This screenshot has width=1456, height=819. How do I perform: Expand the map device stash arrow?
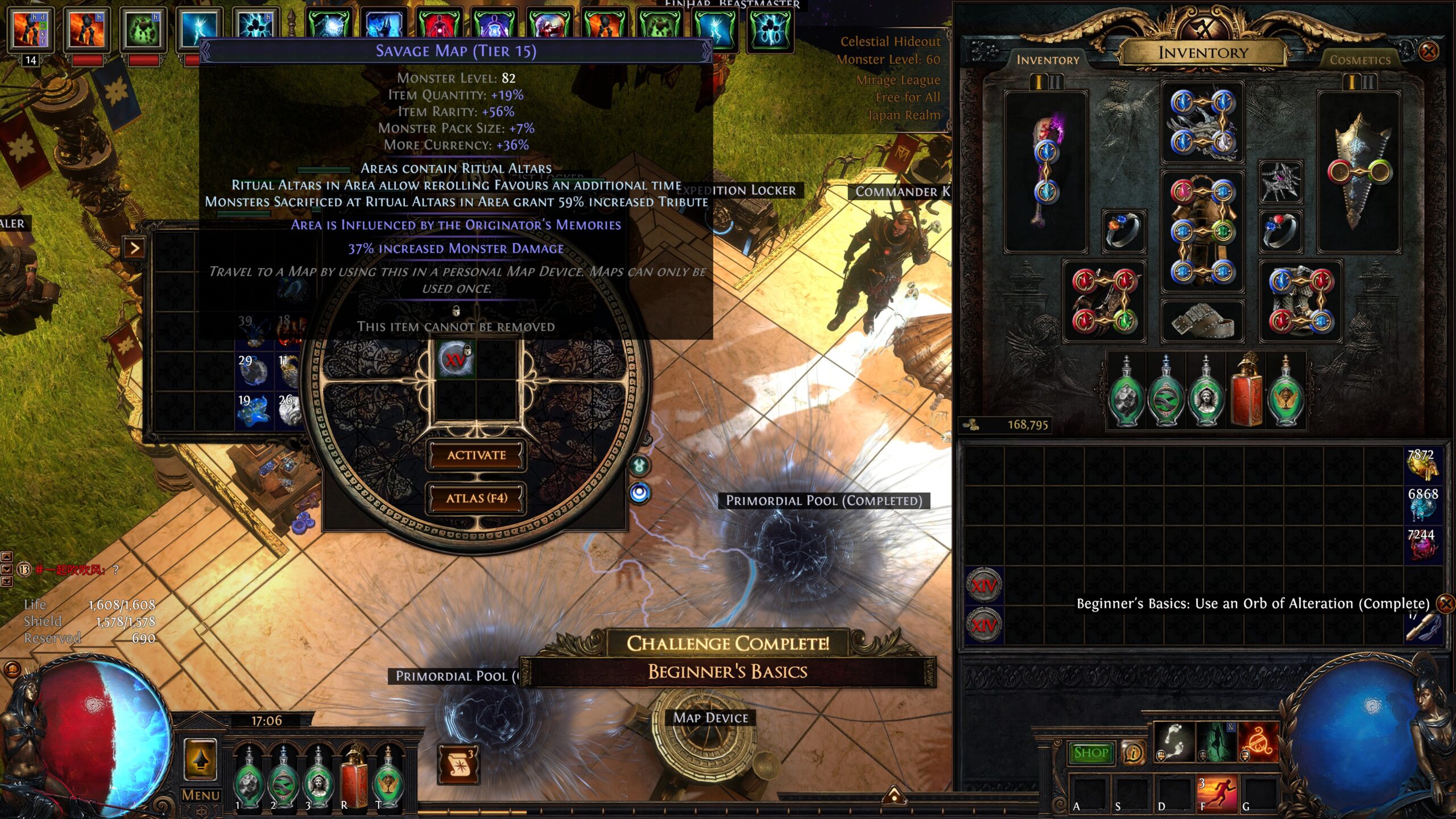[134, 249]
